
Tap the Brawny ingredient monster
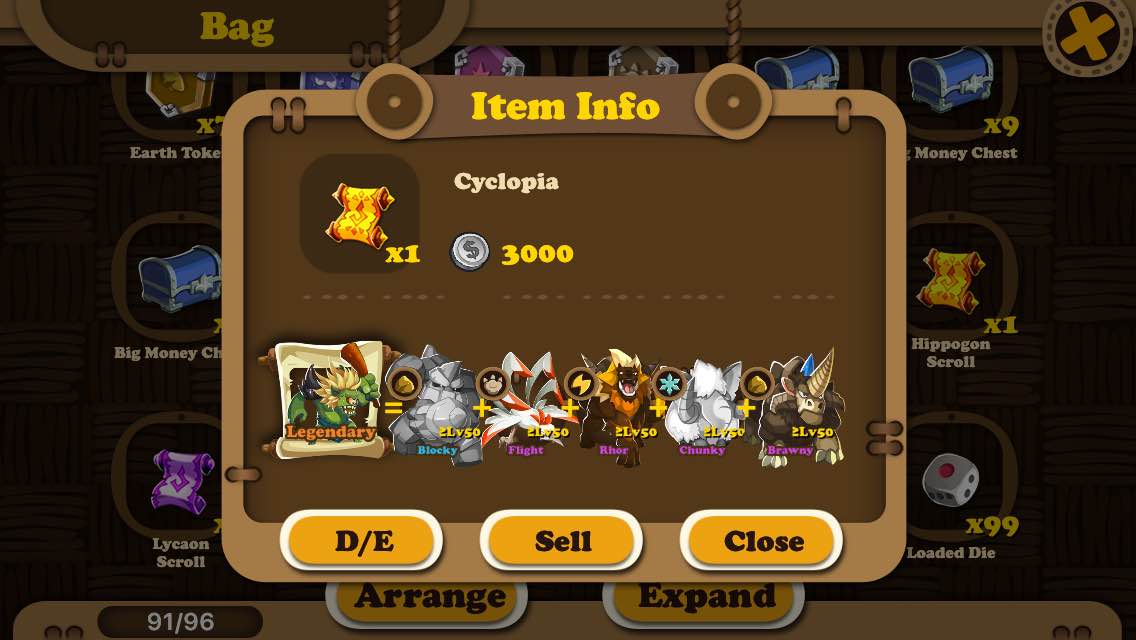(794, 407)
